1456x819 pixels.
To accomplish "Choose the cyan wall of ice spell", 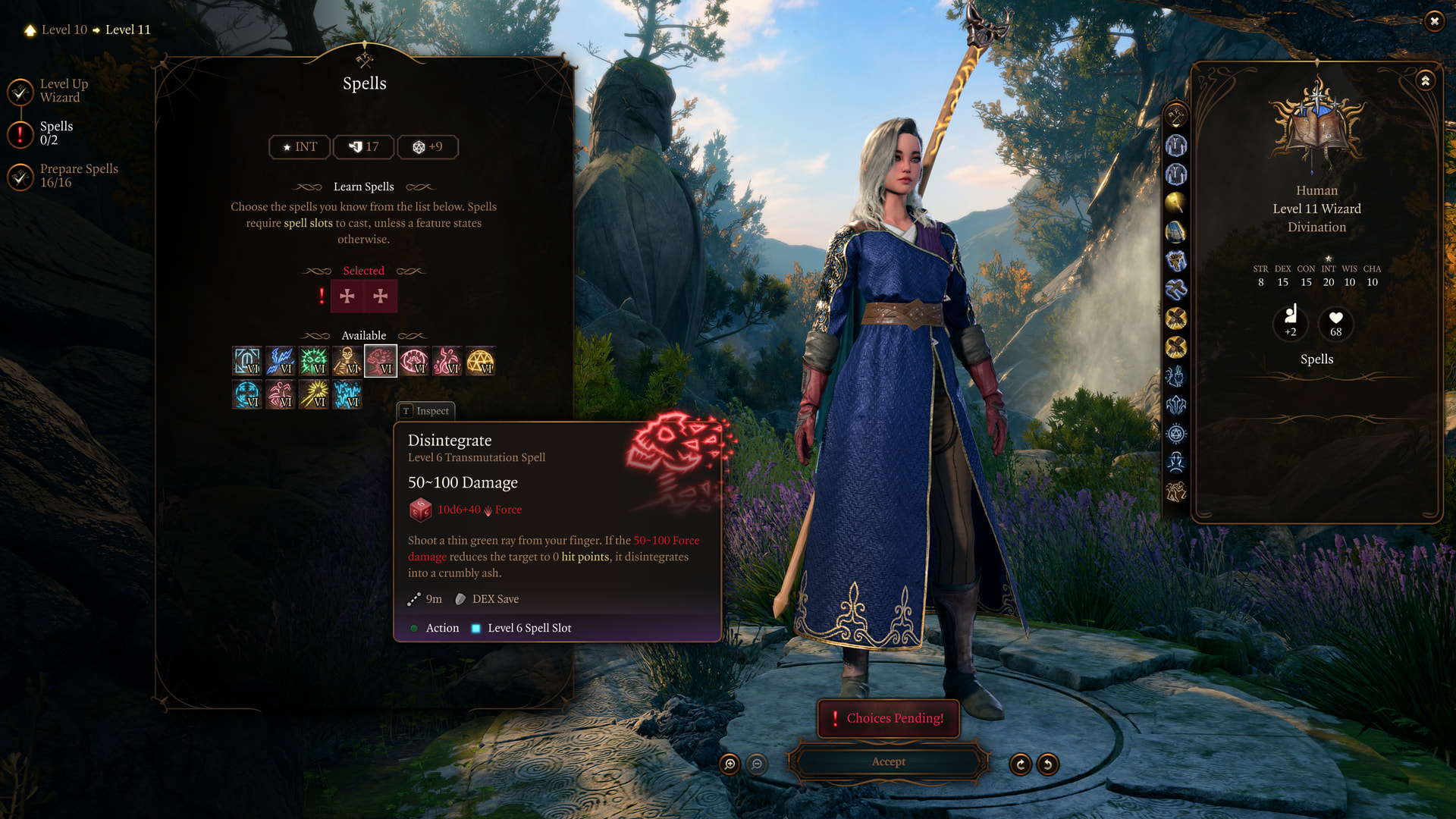I will tap(347, 394).
